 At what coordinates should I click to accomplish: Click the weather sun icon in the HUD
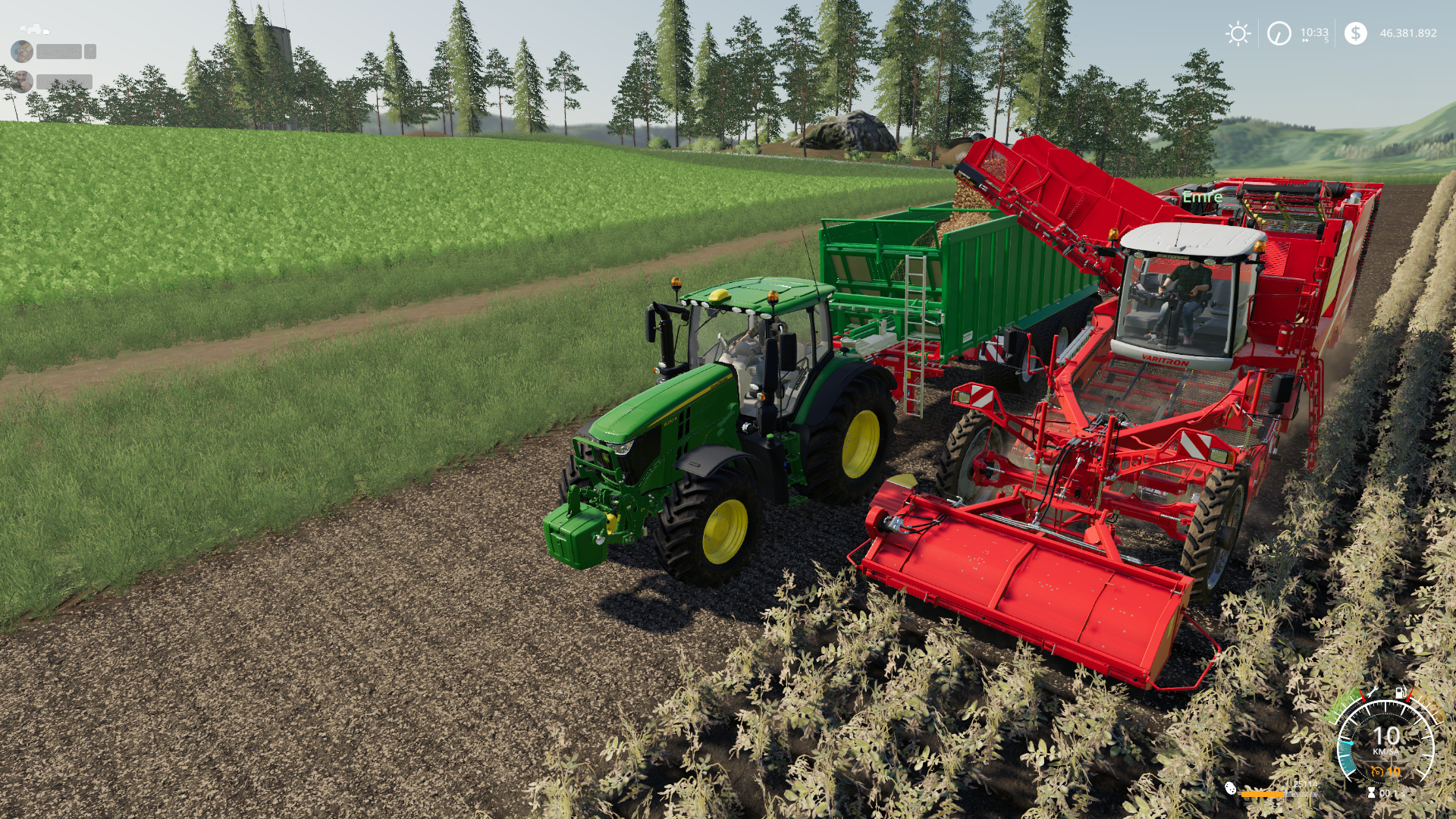pos(1238,33)
